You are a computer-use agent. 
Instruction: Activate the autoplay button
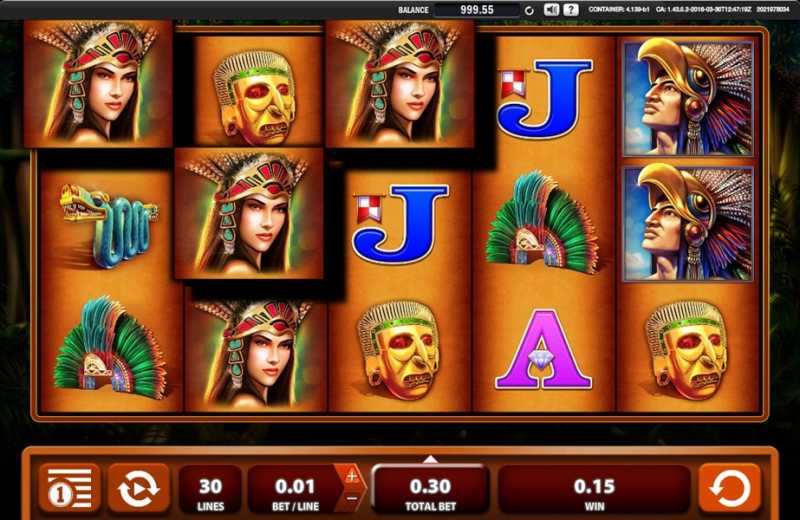[137, 488]
